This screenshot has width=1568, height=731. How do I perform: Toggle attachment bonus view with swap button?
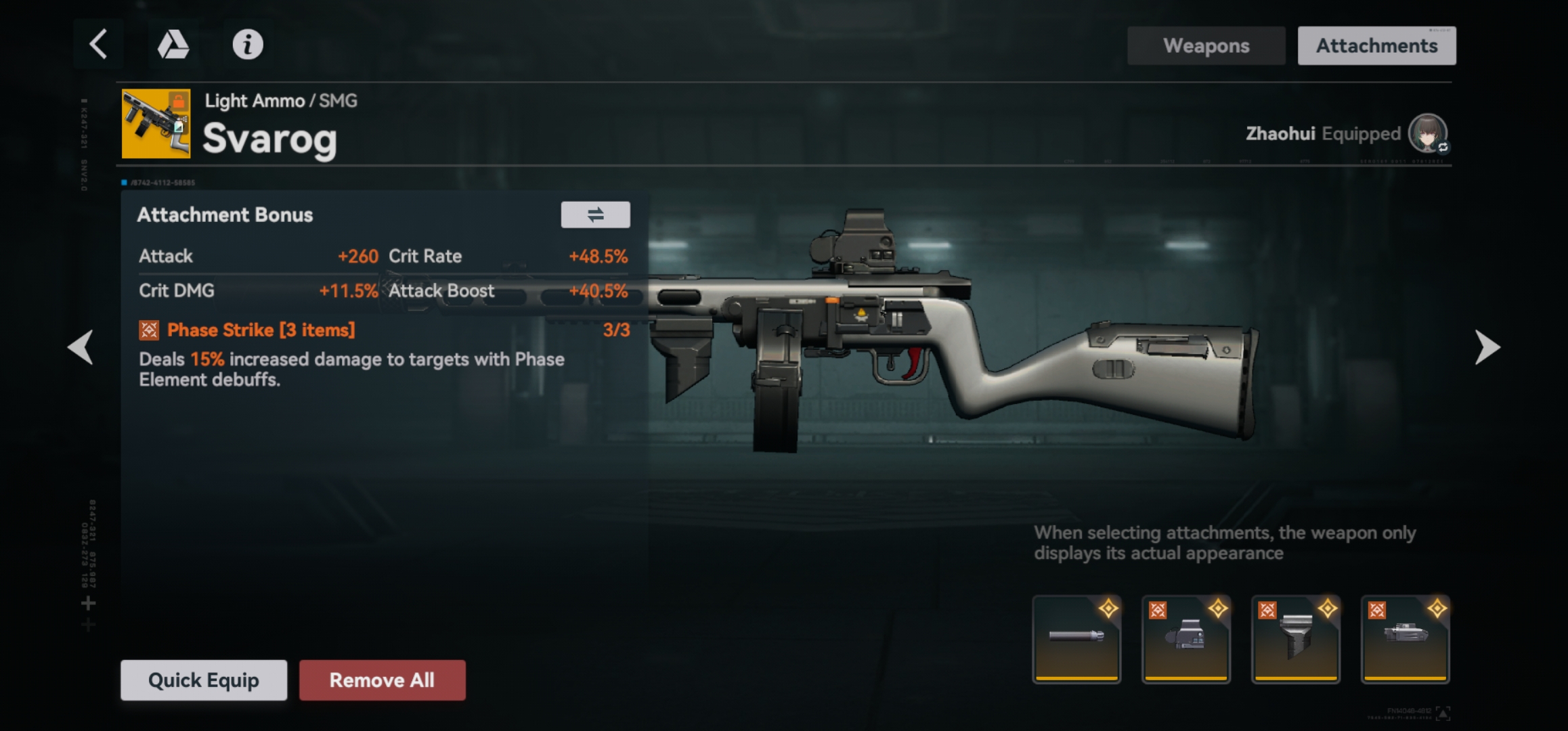(x=595, y=215)
